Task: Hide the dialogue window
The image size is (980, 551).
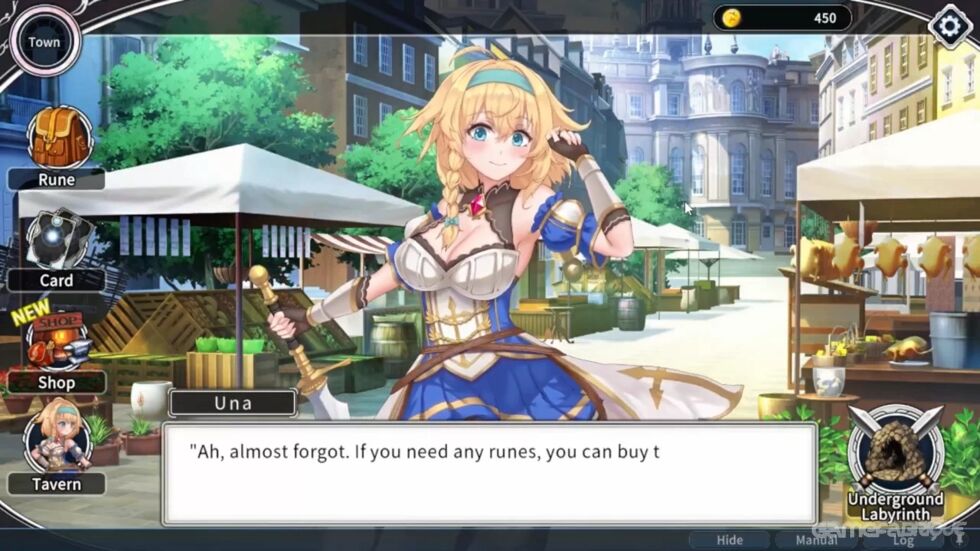Action: tap(730, 540)
